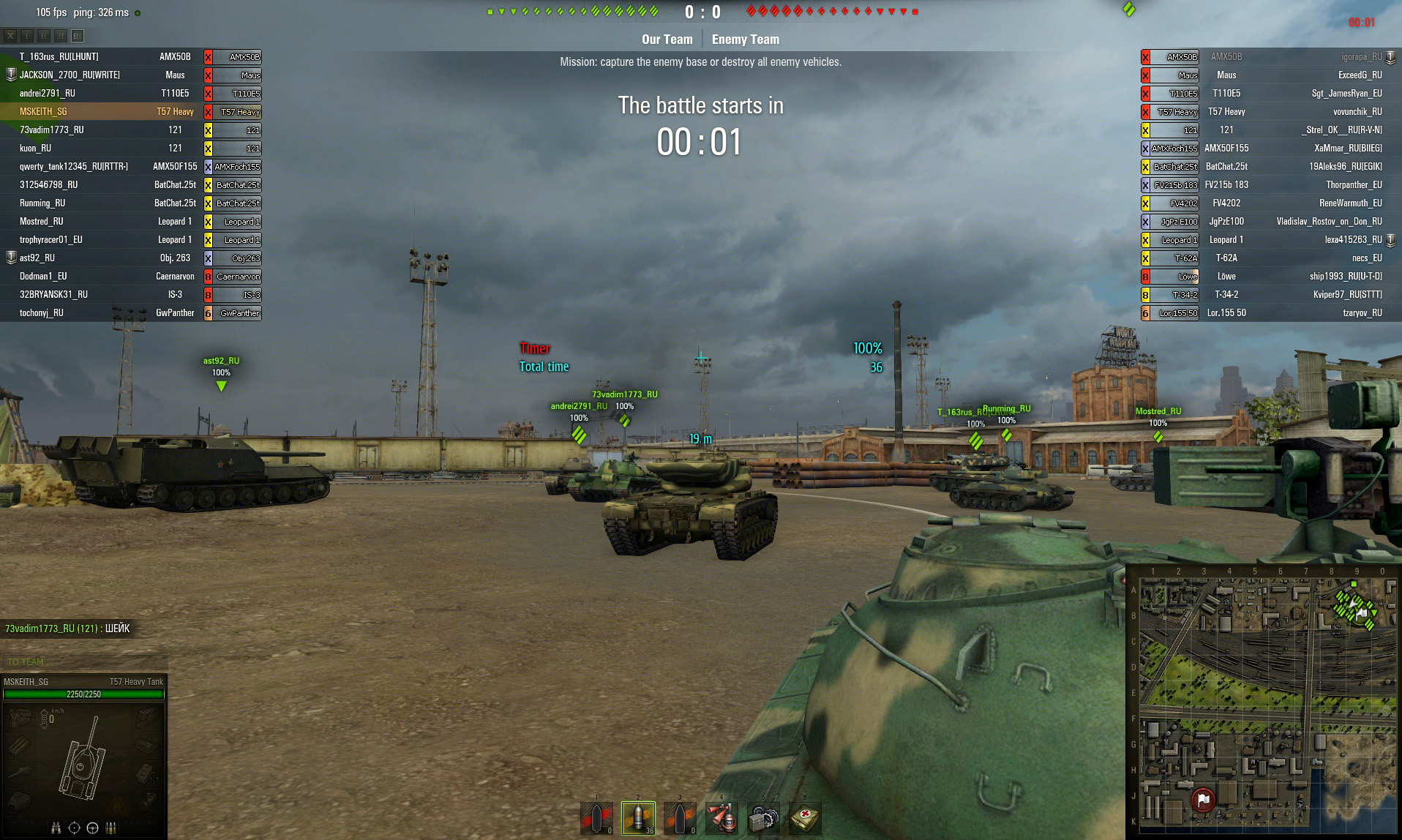This screenshot has width=1402, height=840.
Task: Click the gunner crosshair status icon
Action: 74,829
